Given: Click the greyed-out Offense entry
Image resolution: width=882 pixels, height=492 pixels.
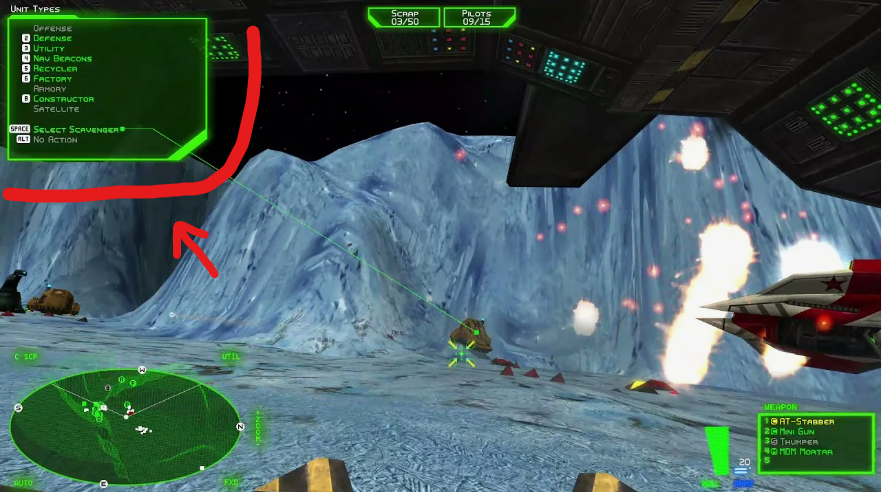Looking at the screenshot, I should 52,29.
